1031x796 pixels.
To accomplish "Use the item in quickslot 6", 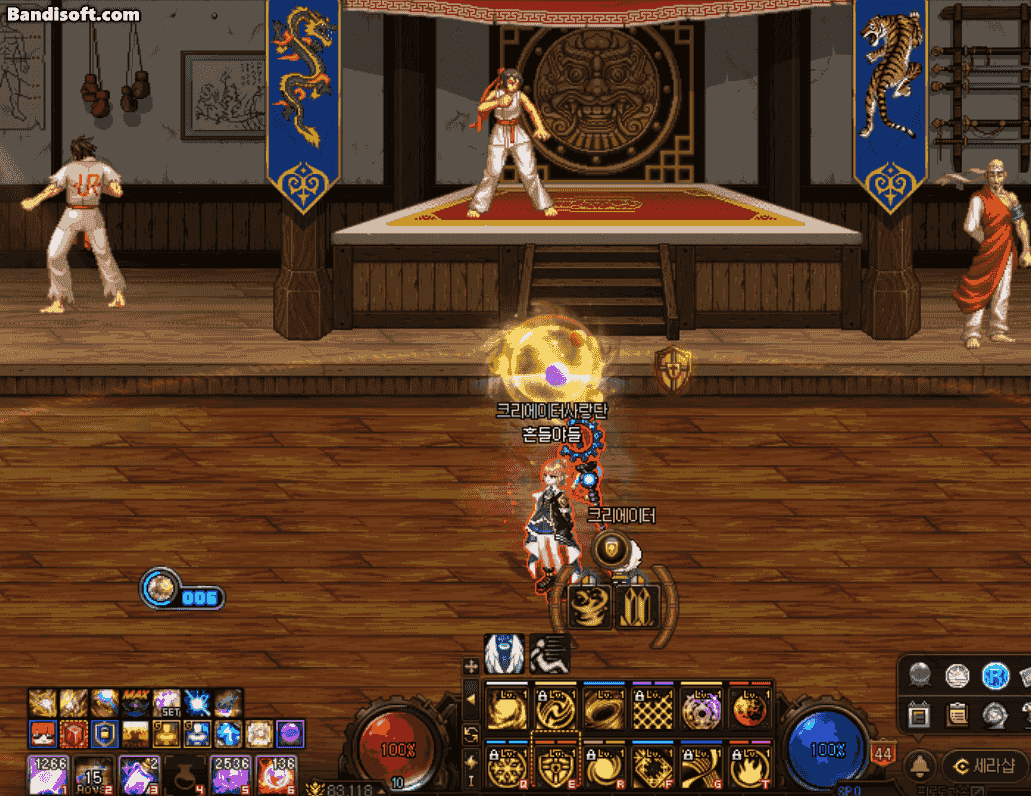I will [274, 775].
